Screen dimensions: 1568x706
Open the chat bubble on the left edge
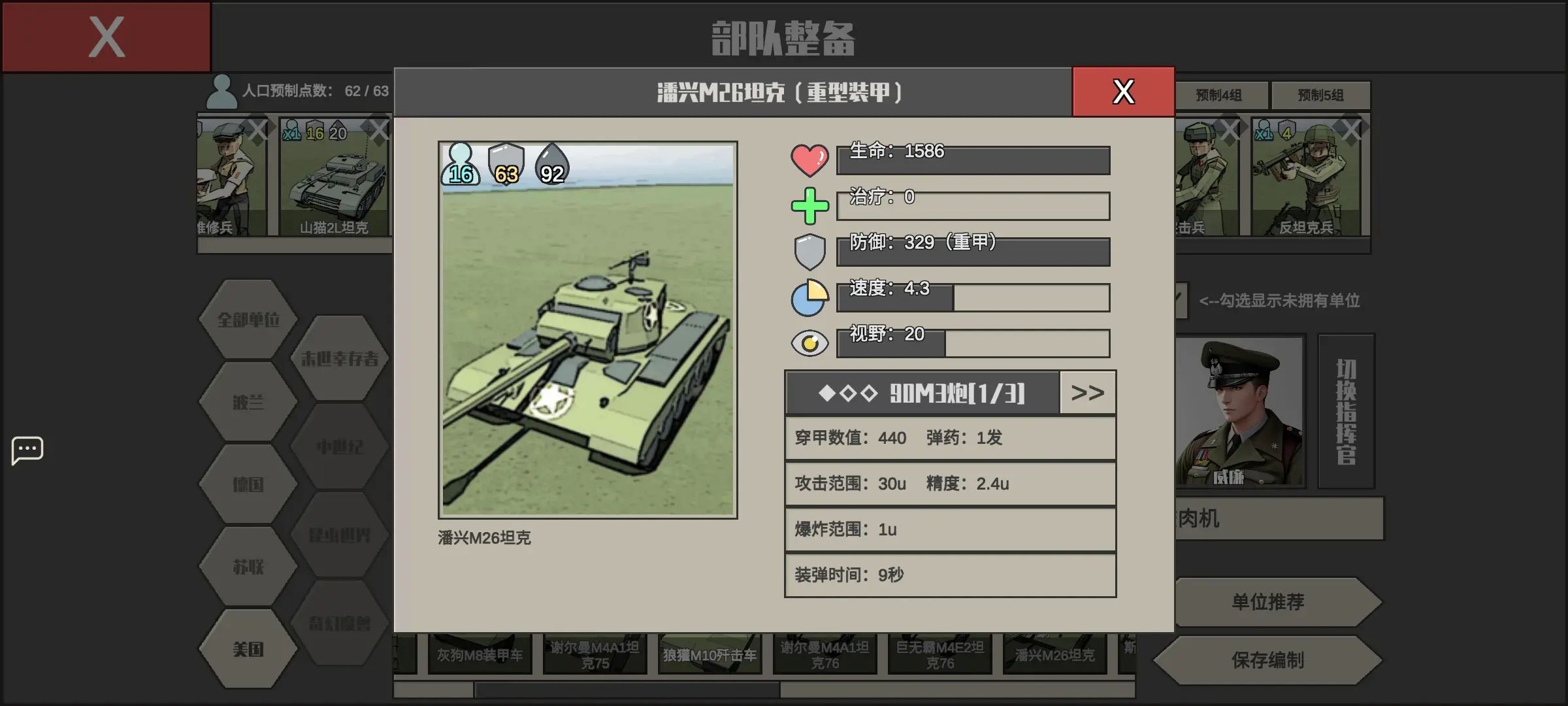click(x=27, y=450)
